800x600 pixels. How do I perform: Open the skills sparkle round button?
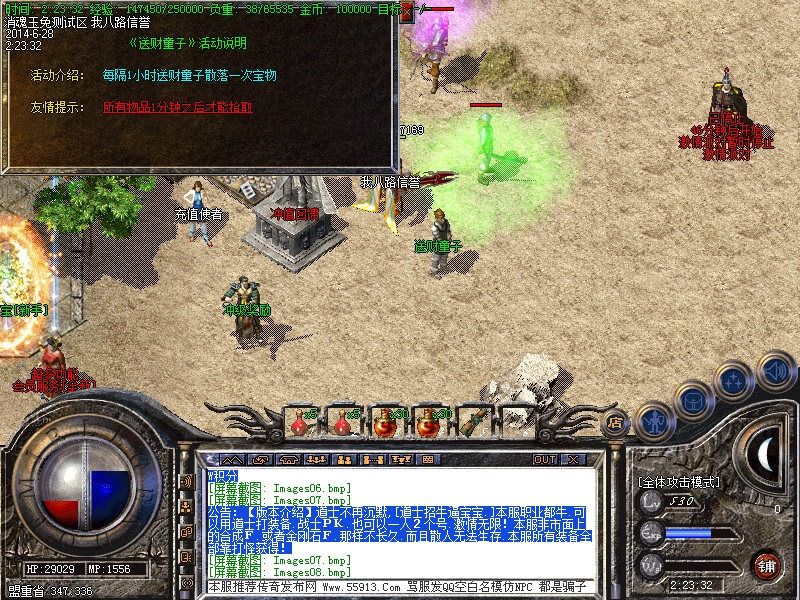(735, 380)
